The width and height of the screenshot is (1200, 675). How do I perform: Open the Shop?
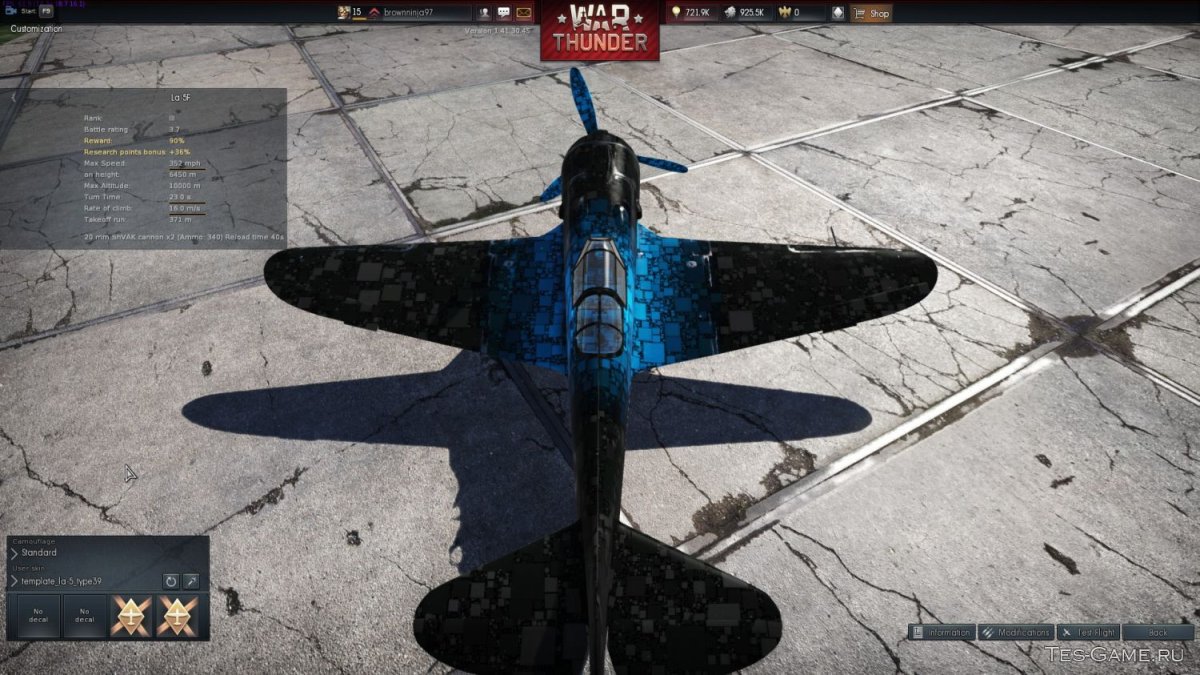coord(871,13)
